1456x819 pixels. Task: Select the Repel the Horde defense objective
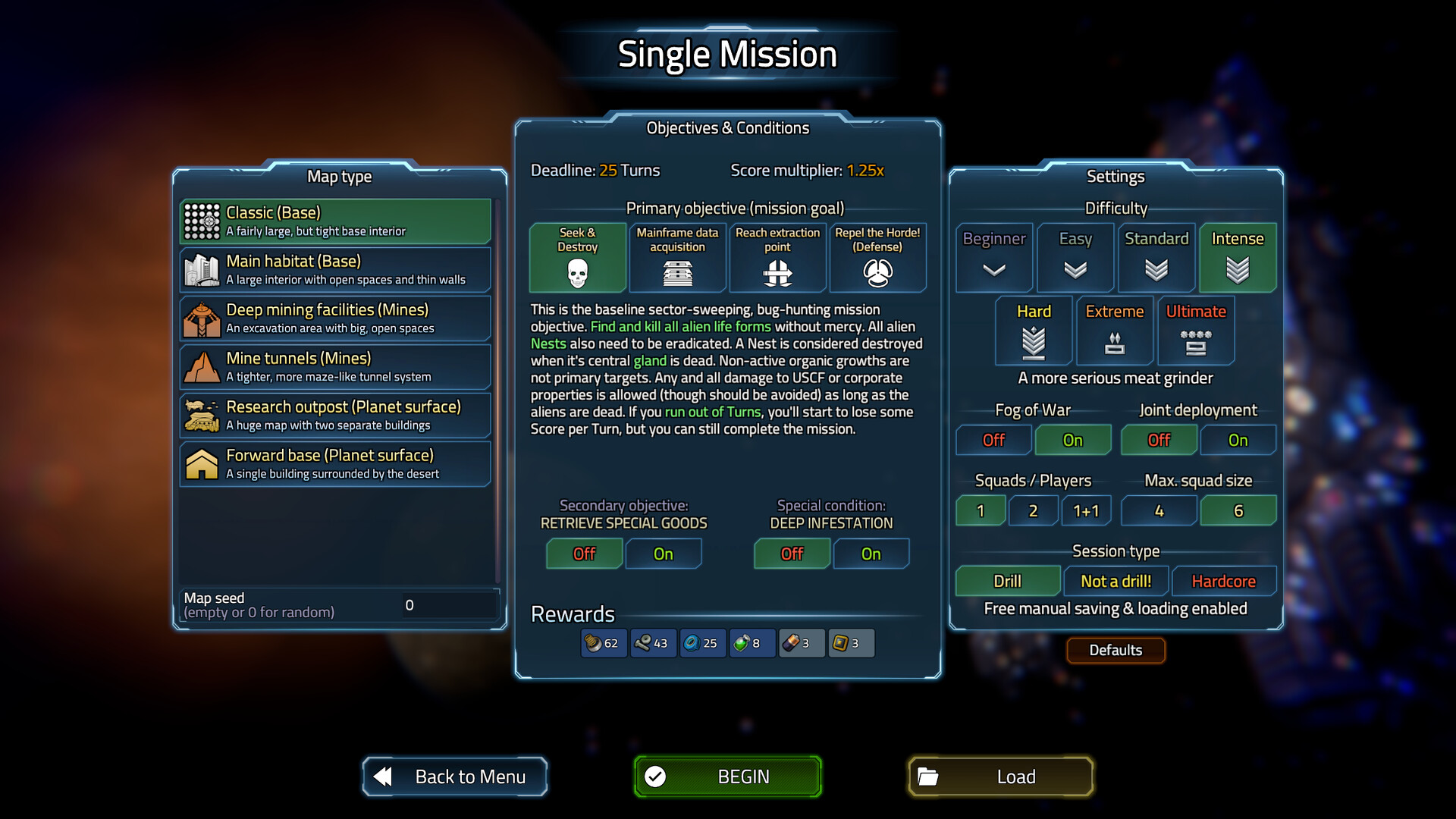[x=877, y=258]
